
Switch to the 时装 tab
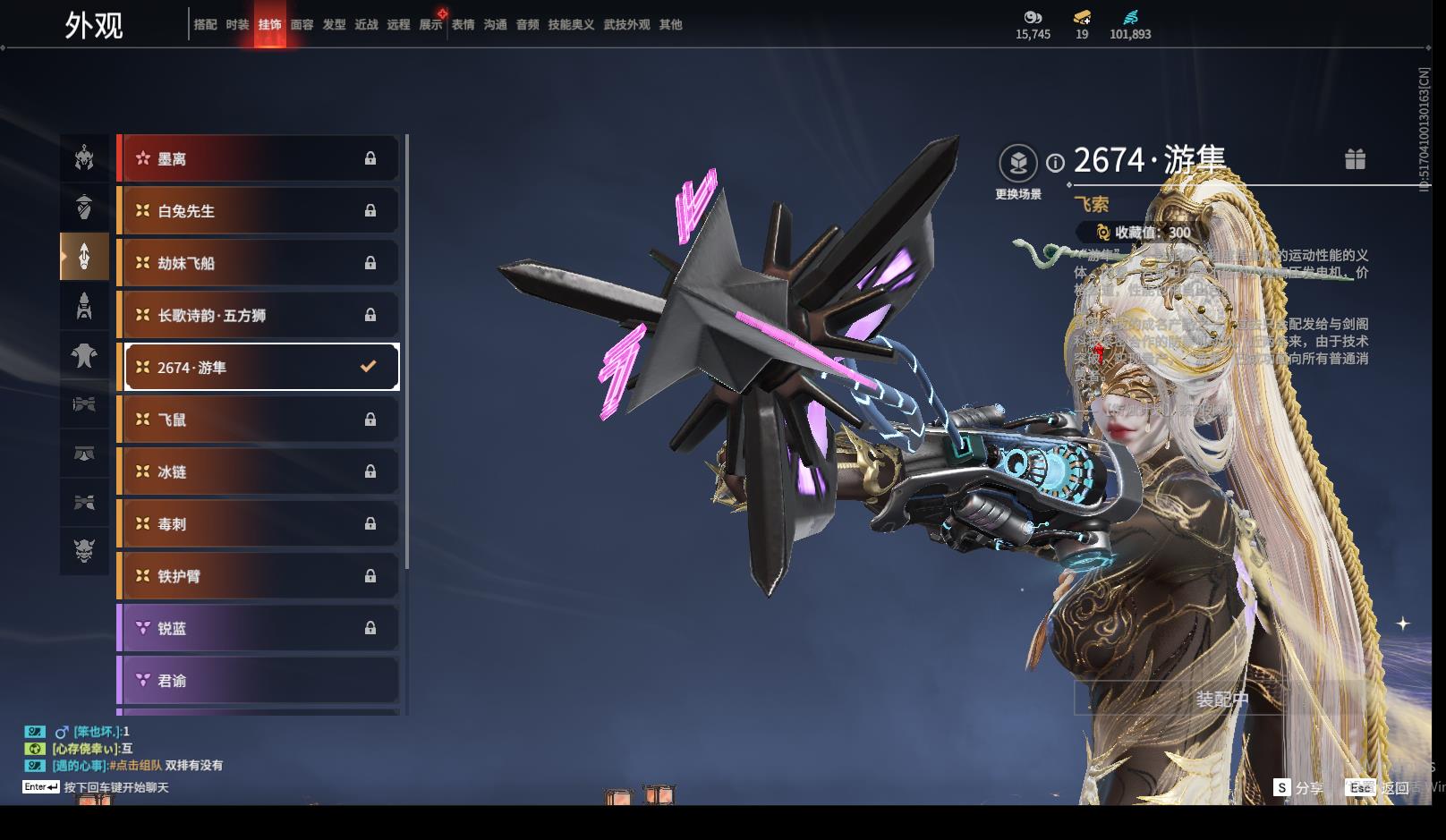pos(237,25)
